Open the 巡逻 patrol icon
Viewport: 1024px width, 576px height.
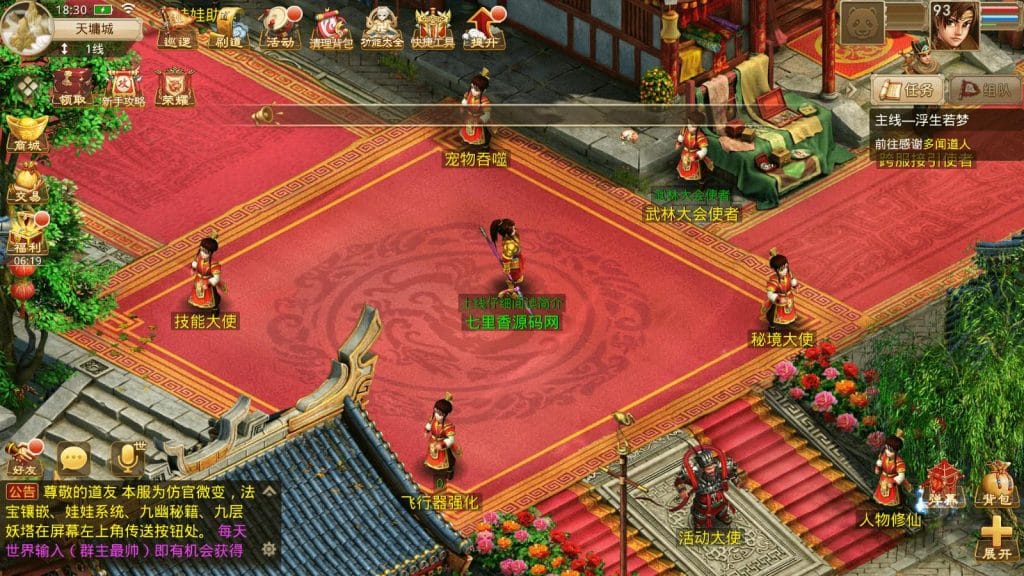(178, 27)
